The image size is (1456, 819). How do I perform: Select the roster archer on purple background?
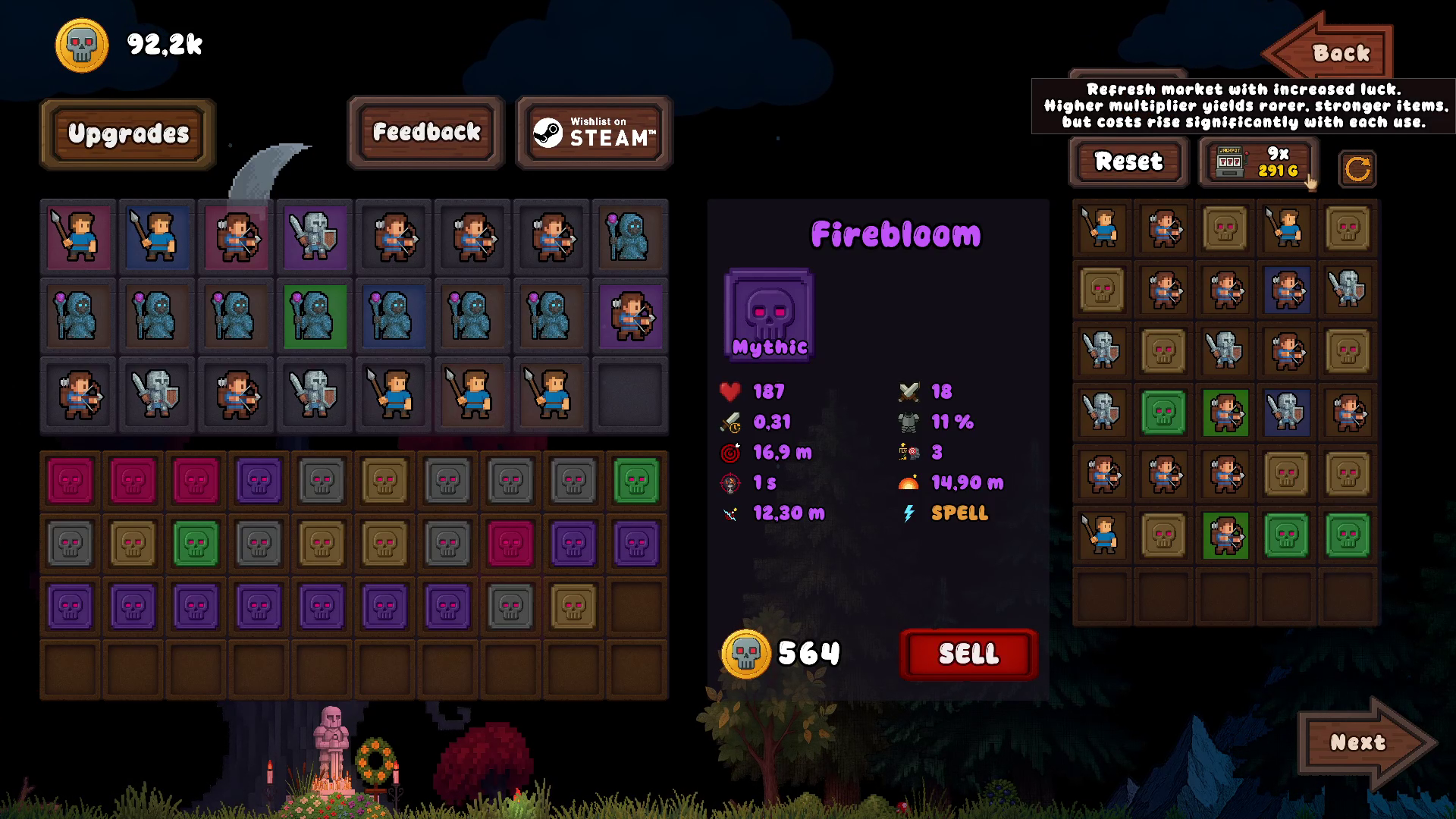(630, 316)
